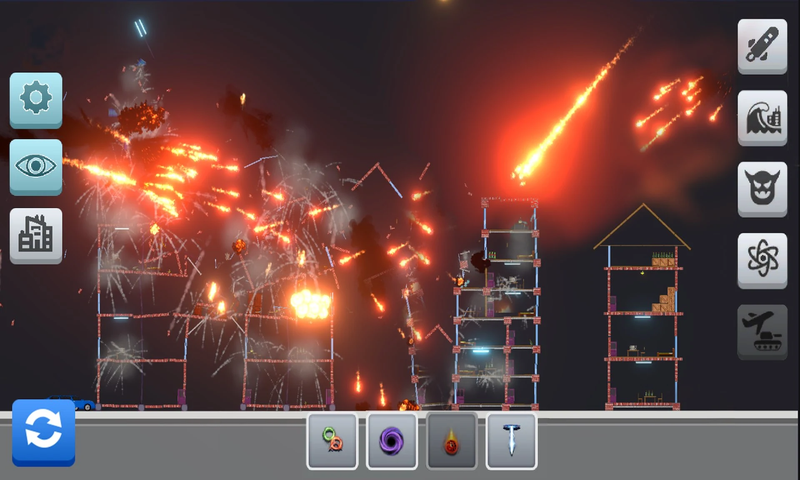The image size is (800, 480).
Task: Choose the missile weapons category
Action: pyautogui.click(x=762, y=46)
